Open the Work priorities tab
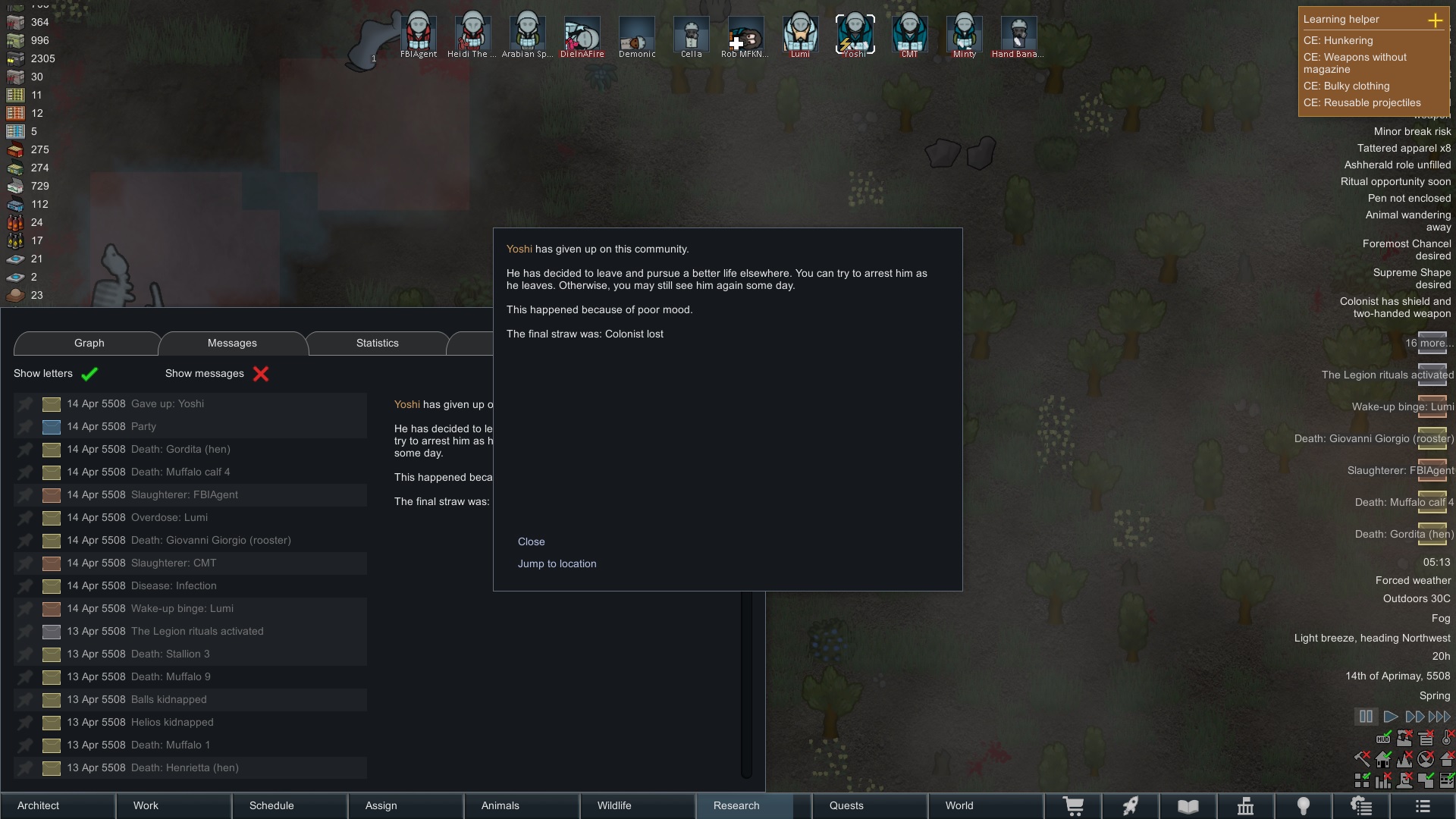 click(146, 805)
